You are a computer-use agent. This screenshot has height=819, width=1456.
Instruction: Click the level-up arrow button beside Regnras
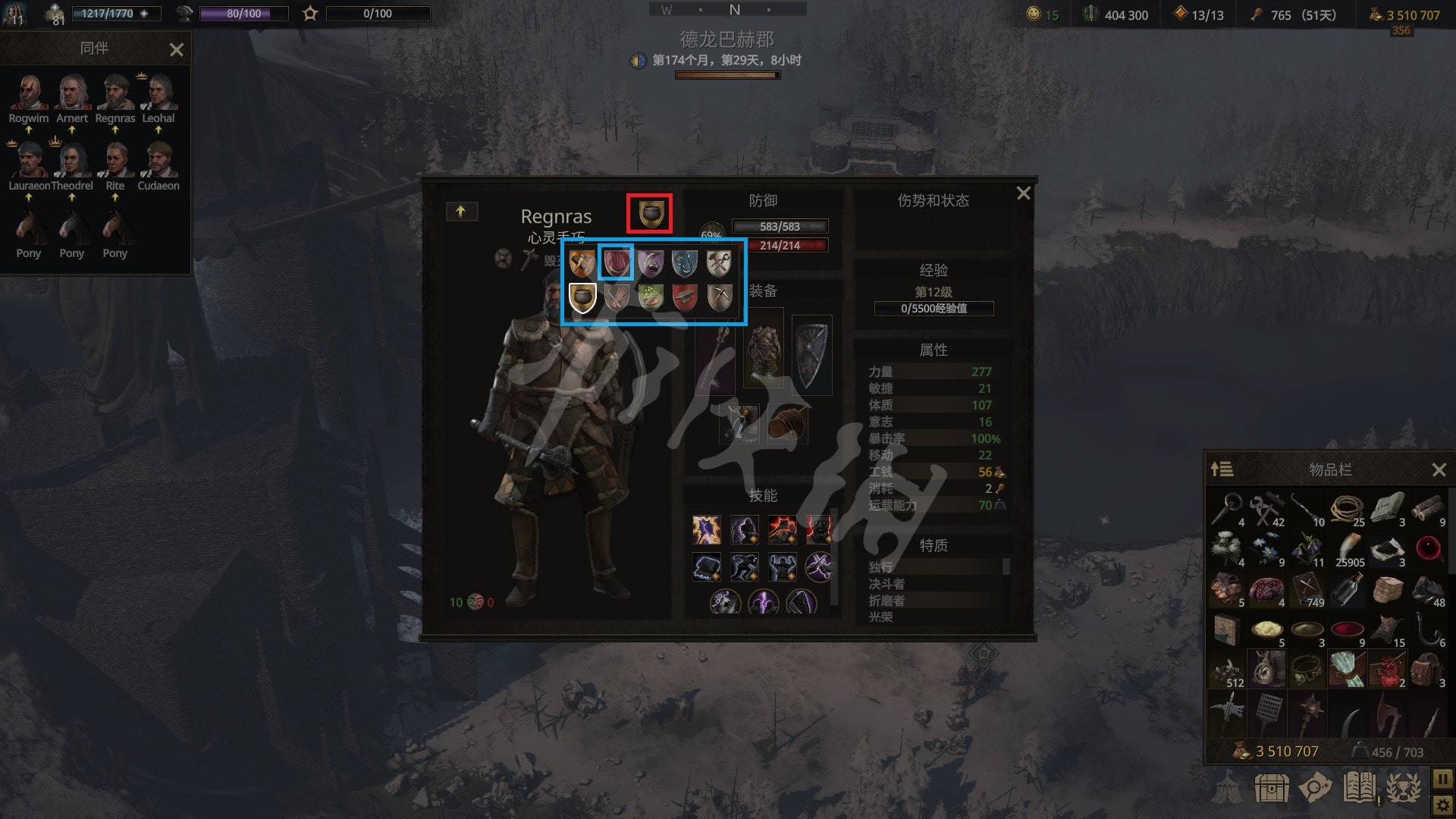click(460, 212)
